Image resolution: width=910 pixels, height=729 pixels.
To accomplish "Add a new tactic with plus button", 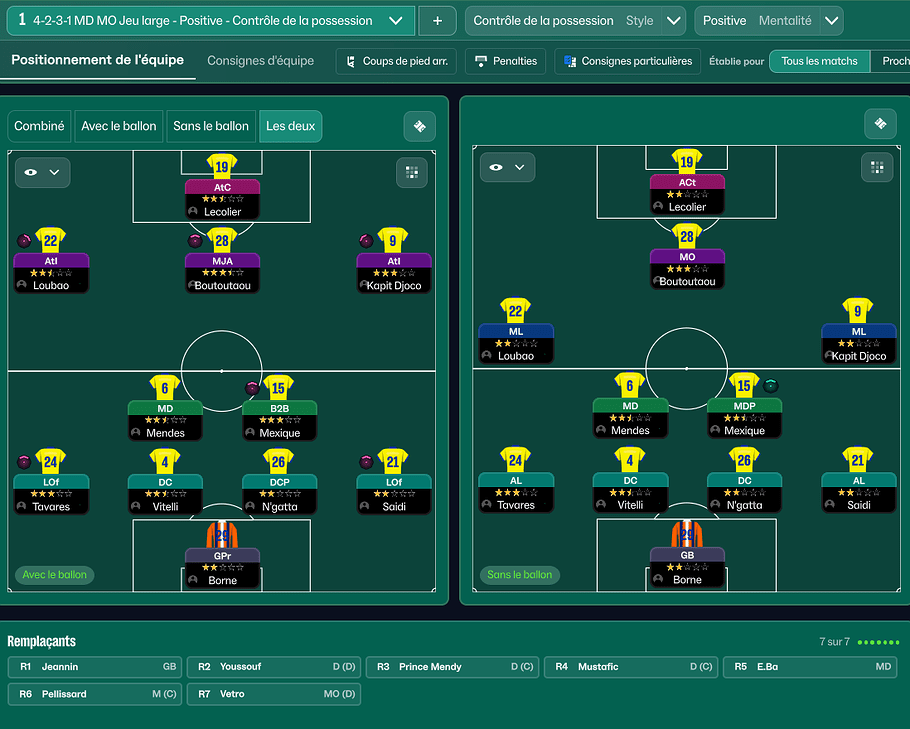I will coord(437,21).
